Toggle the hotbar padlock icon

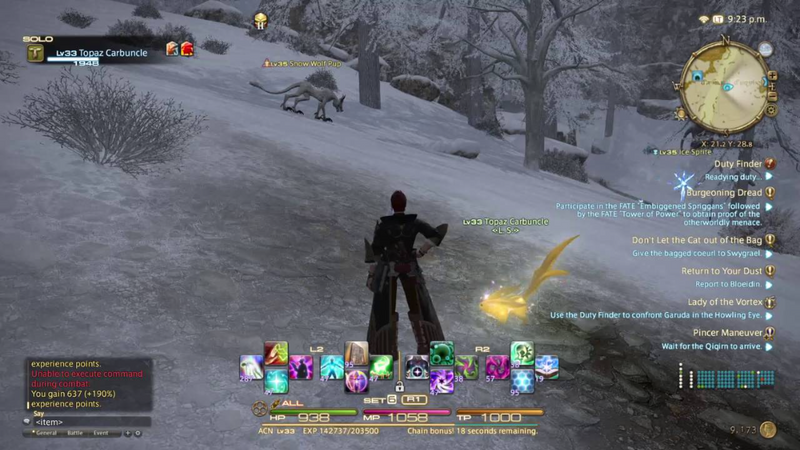[398, 386]
